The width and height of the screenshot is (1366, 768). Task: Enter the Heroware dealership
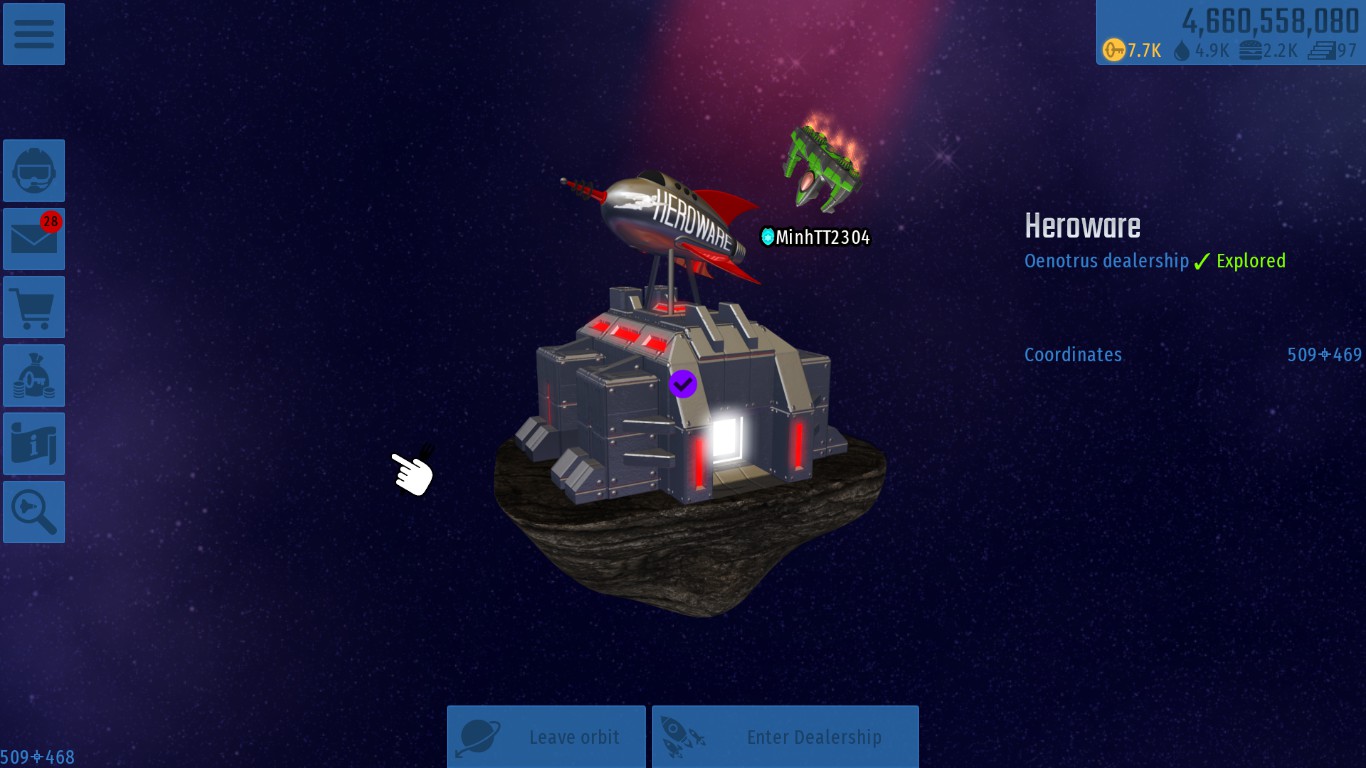pos(785,737)
